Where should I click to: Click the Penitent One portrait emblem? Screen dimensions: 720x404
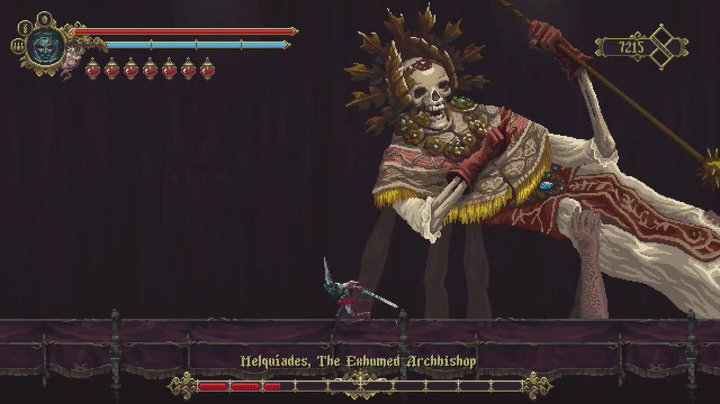(x=45, y=46)
